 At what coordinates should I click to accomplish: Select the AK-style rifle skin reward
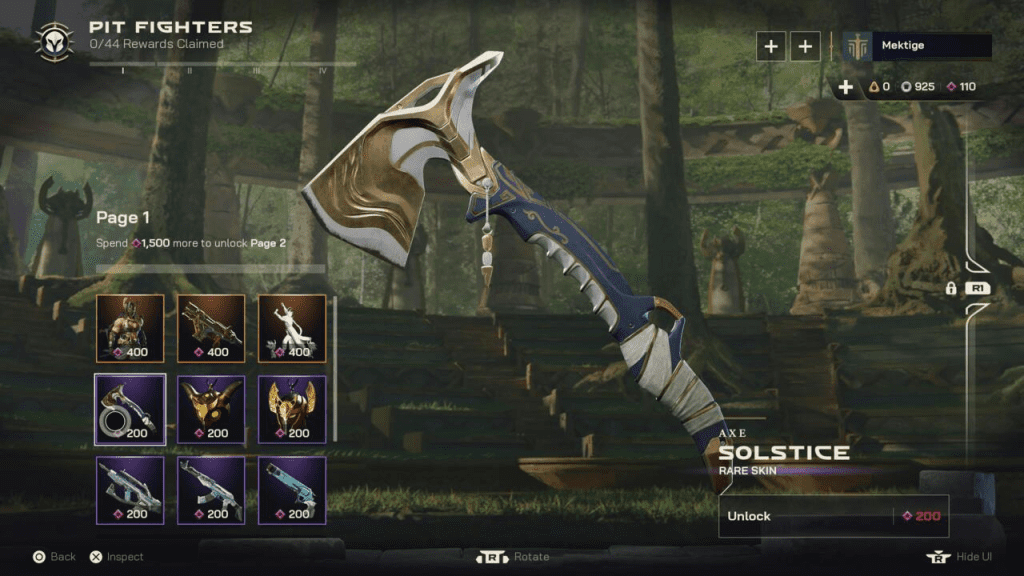(x=211, y=490)
